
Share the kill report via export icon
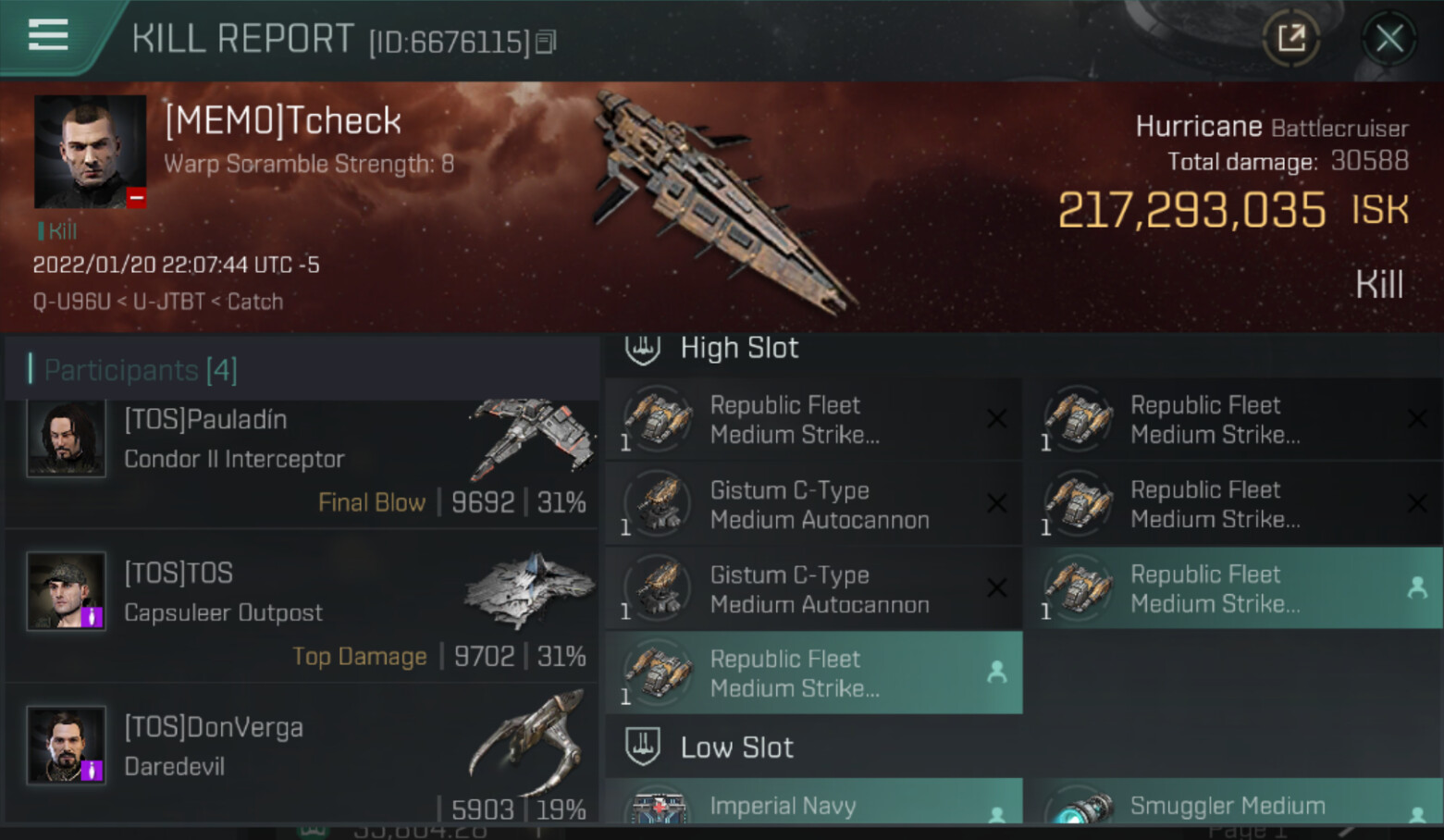(1291, 39)
